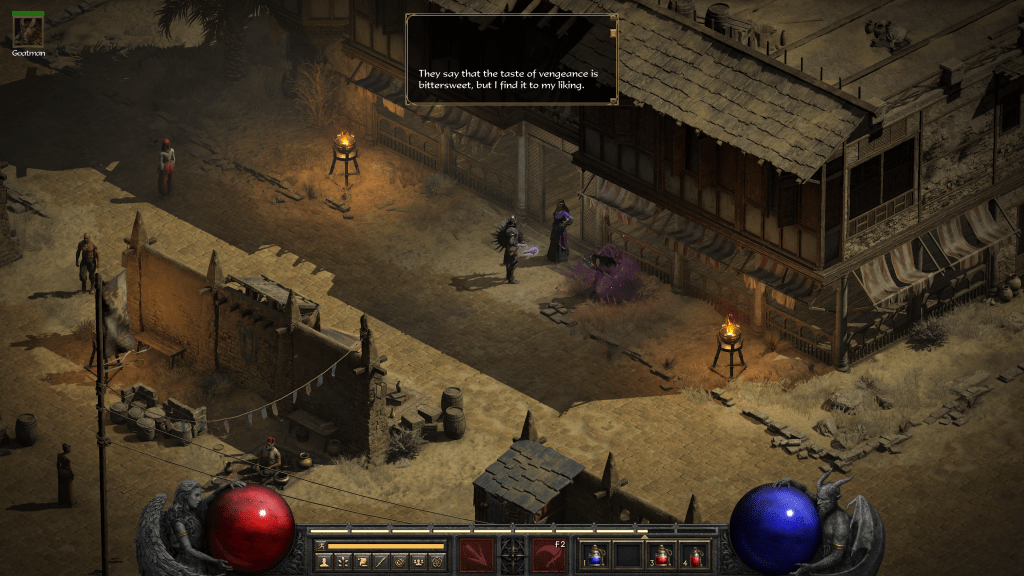The height and width of the screenshot is (576, 1024).
Task: Use the red healing potion in belt slot 3
Action: (x=661, y=556)
